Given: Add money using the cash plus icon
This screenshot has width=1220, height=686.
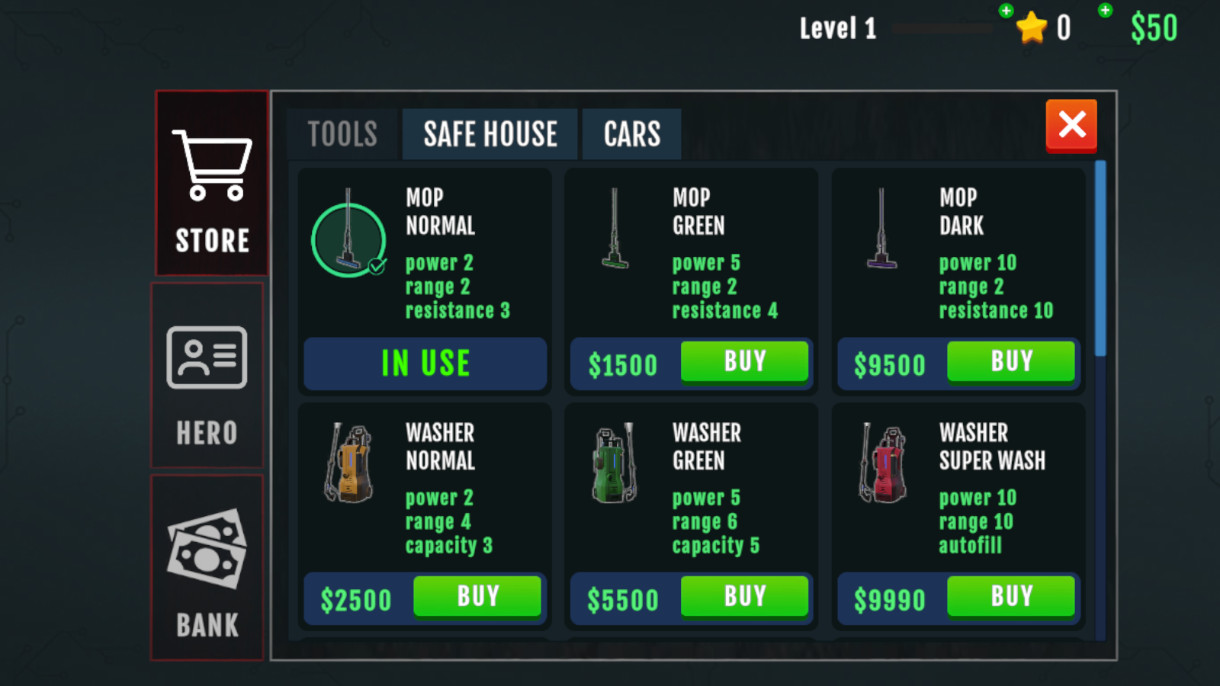Looking at the screenshot, I should click(x=1105, y=11).
